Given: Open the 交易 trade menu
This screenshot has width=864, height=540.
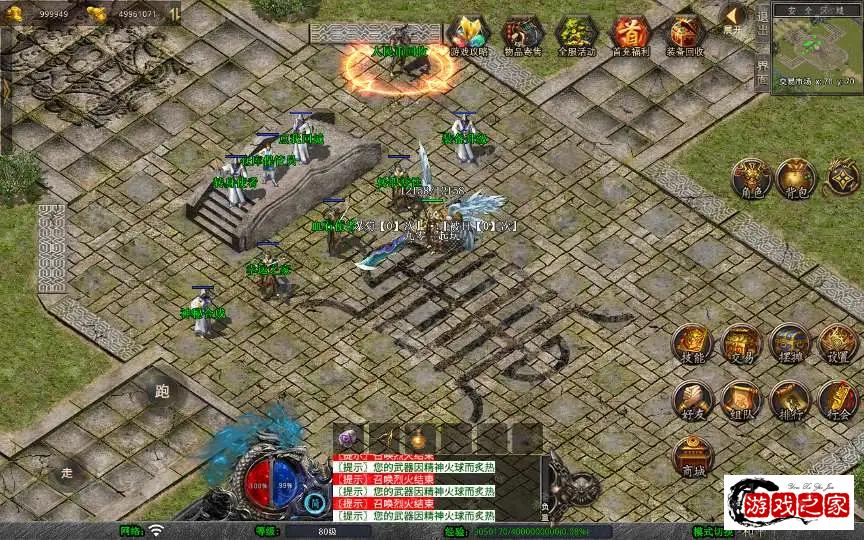Looking at the screenshot, I should point(741,344).
